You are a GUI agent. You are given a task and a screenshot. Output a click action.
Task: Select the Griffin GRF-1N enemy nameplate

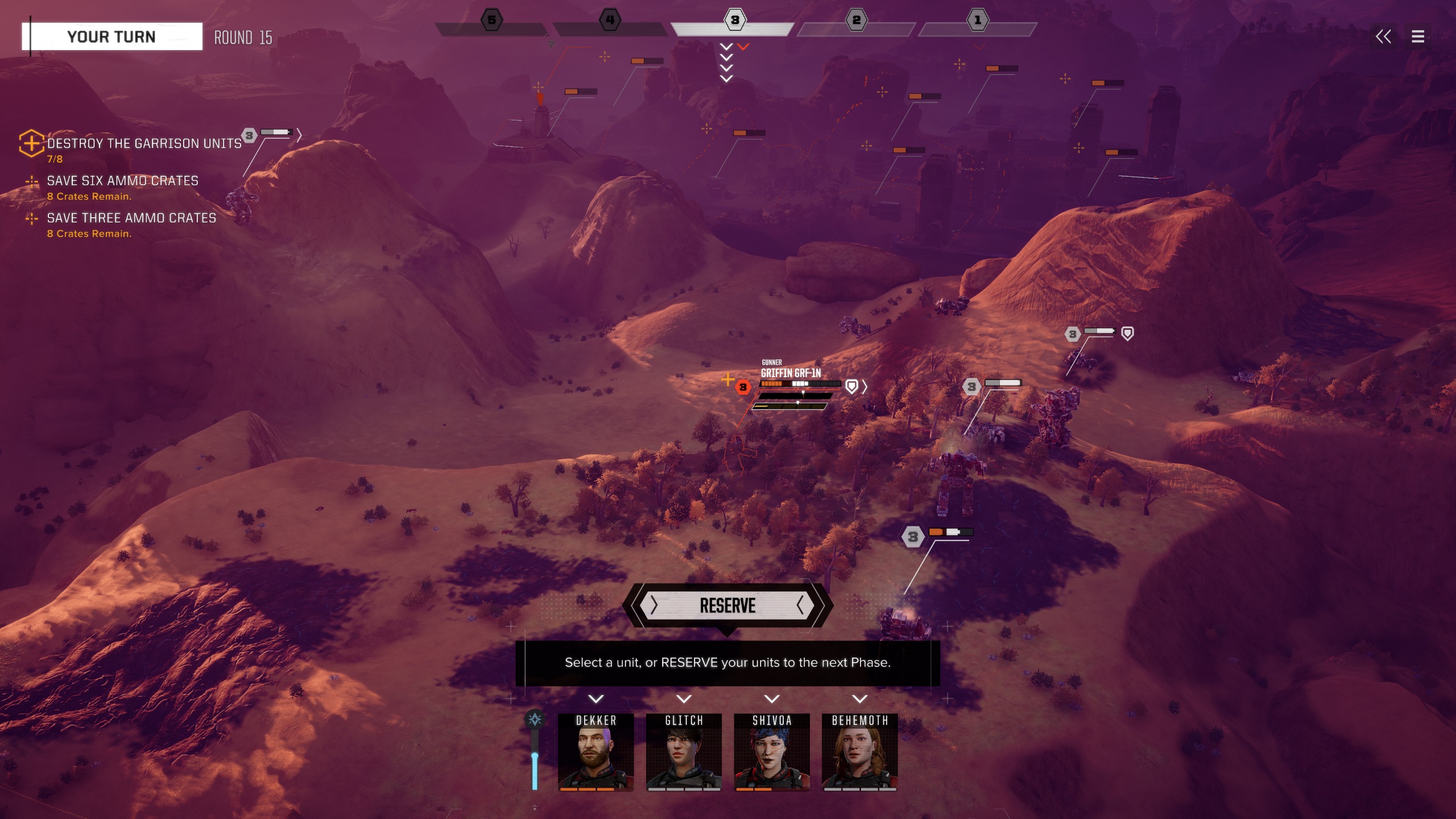click(x=791, y=373)
